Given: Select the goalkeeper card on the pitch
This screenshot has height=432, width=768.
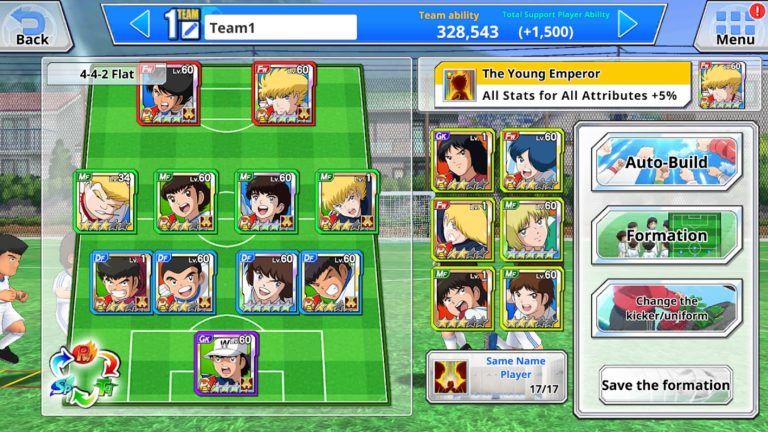Looking at the screenshot, I should [226, 363].
